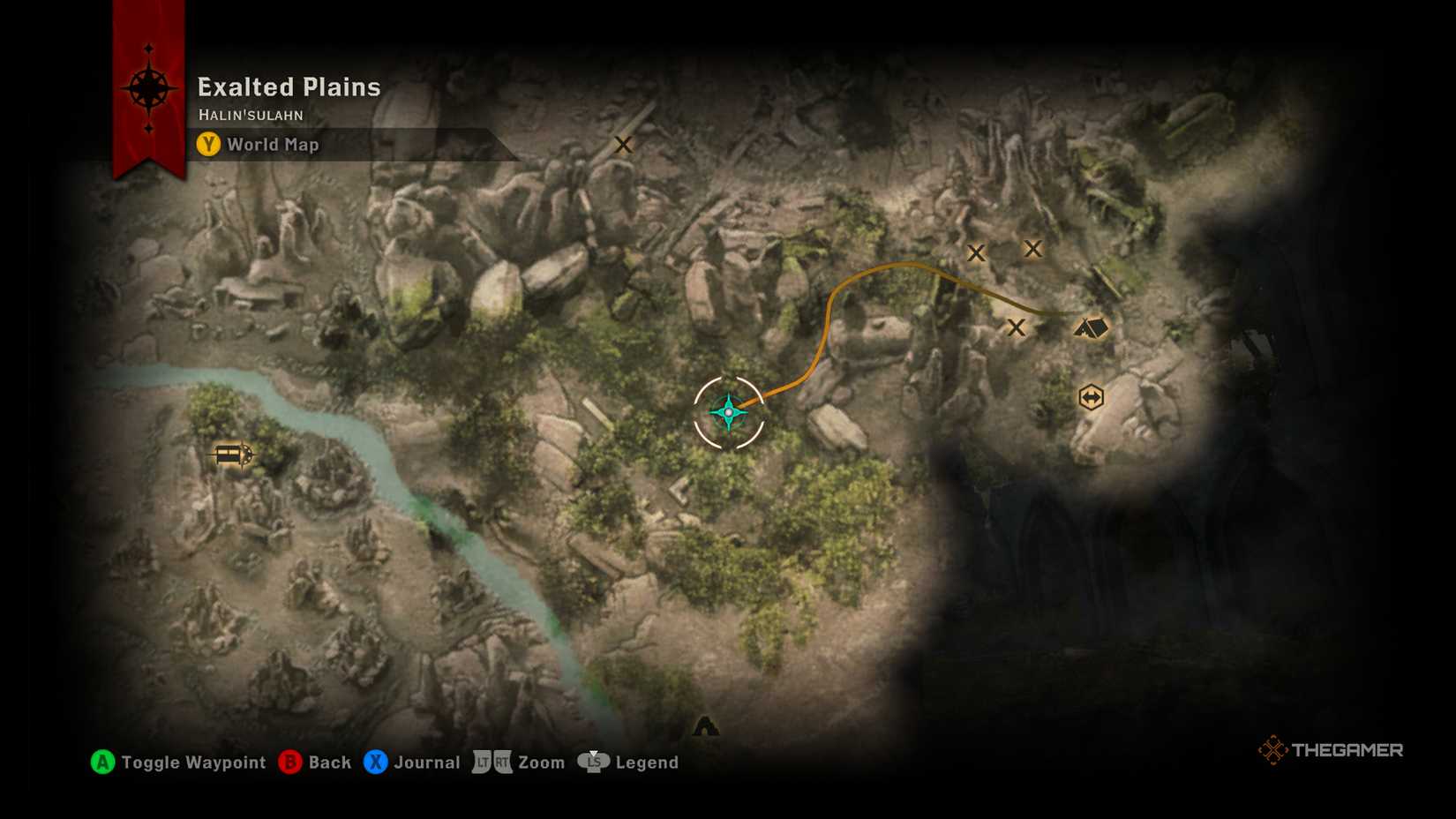1456x819 pixels.
Task: Click the X landmark at the top of the map
Action: [624, 145]
